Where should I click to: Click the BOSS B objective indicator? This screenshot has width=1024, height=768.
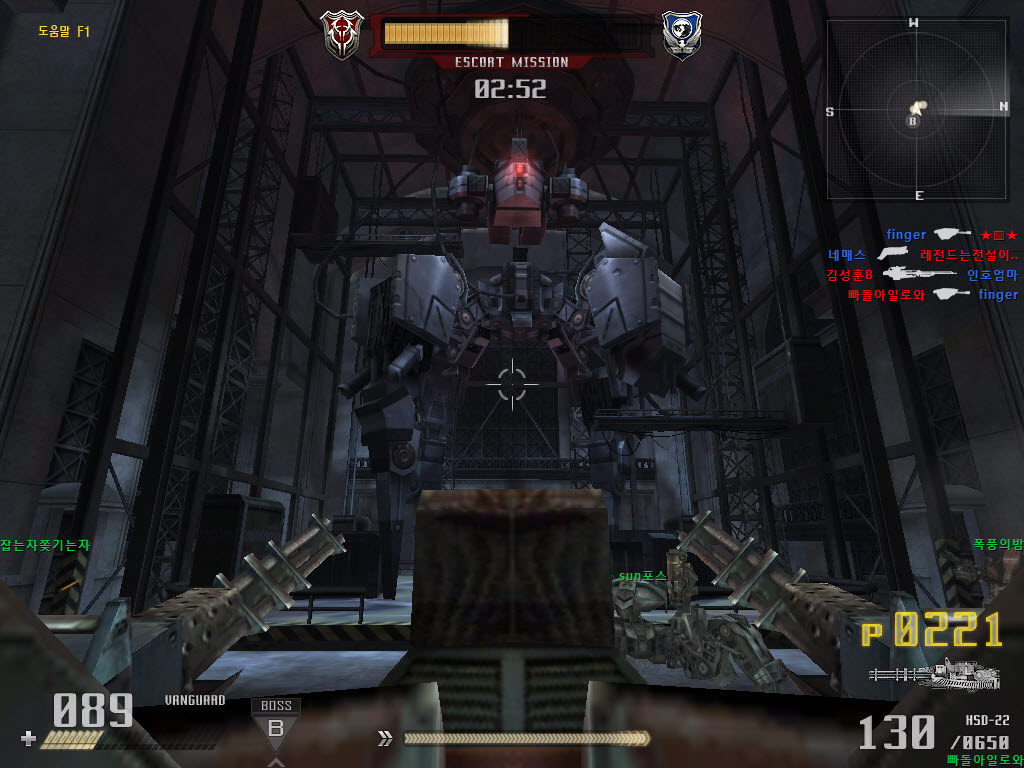[276, 722]
